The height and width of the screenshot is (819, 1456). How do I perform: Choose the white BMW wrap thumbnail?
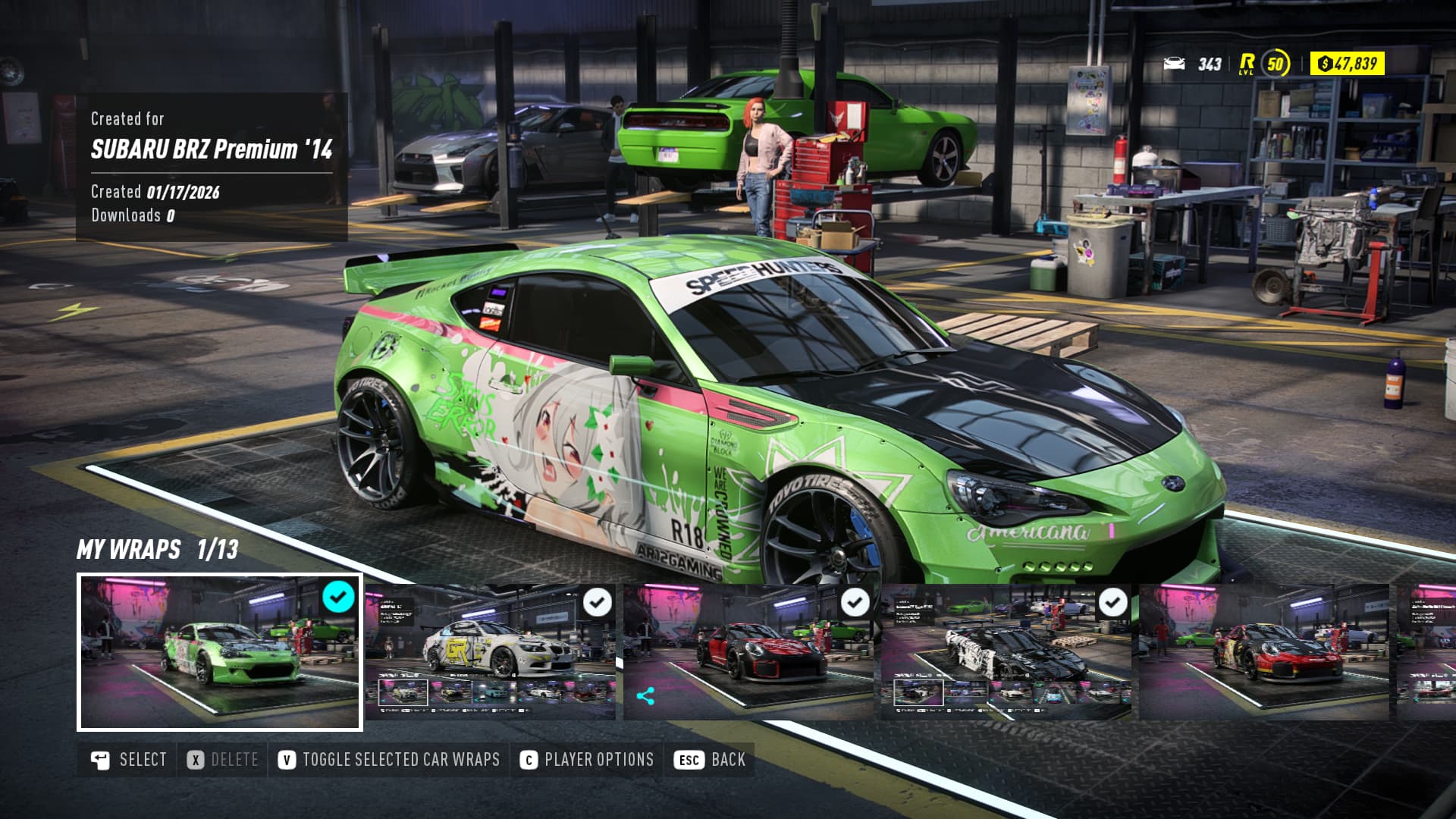click(x=490, y=652)
